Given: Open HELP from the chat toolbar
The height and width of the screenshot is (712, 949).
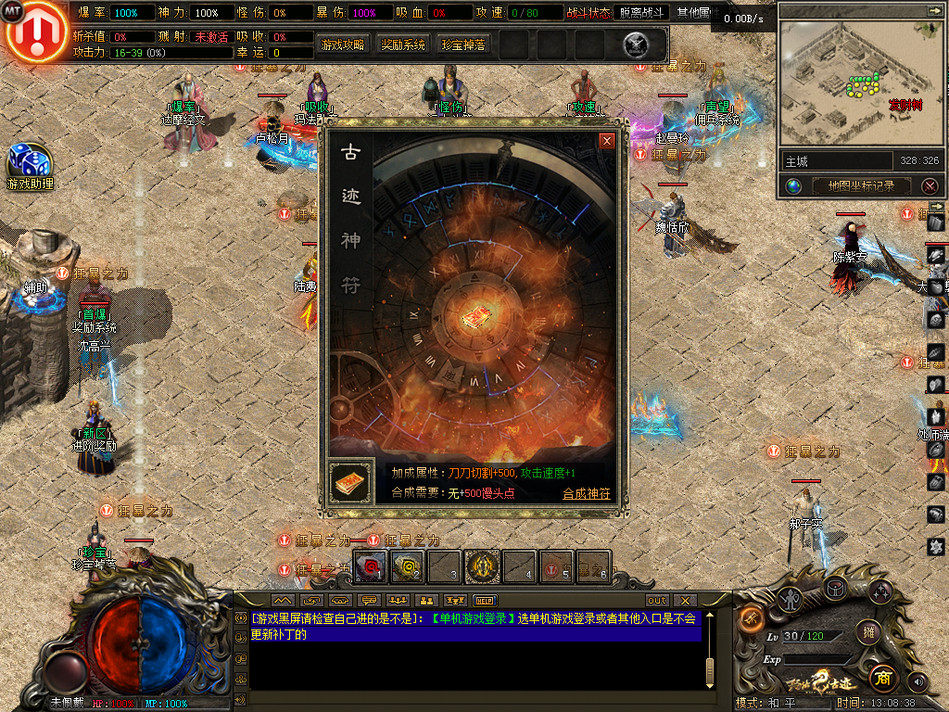Looking at the screenshot, I should (x=484, y=600).
